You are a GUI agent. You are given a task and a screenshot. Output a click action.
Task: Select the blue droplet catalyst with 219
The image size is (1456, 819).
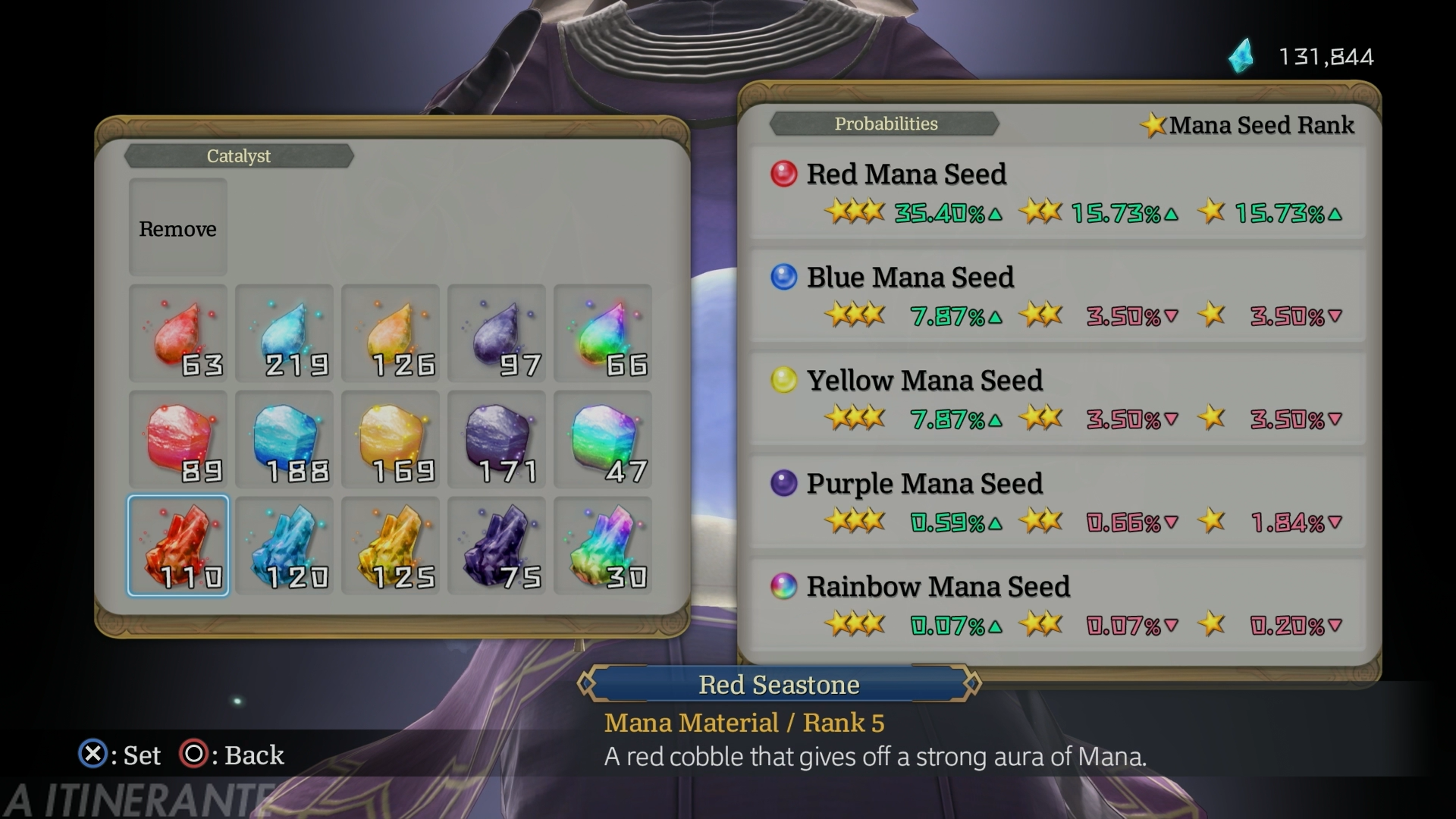point(284,334)
